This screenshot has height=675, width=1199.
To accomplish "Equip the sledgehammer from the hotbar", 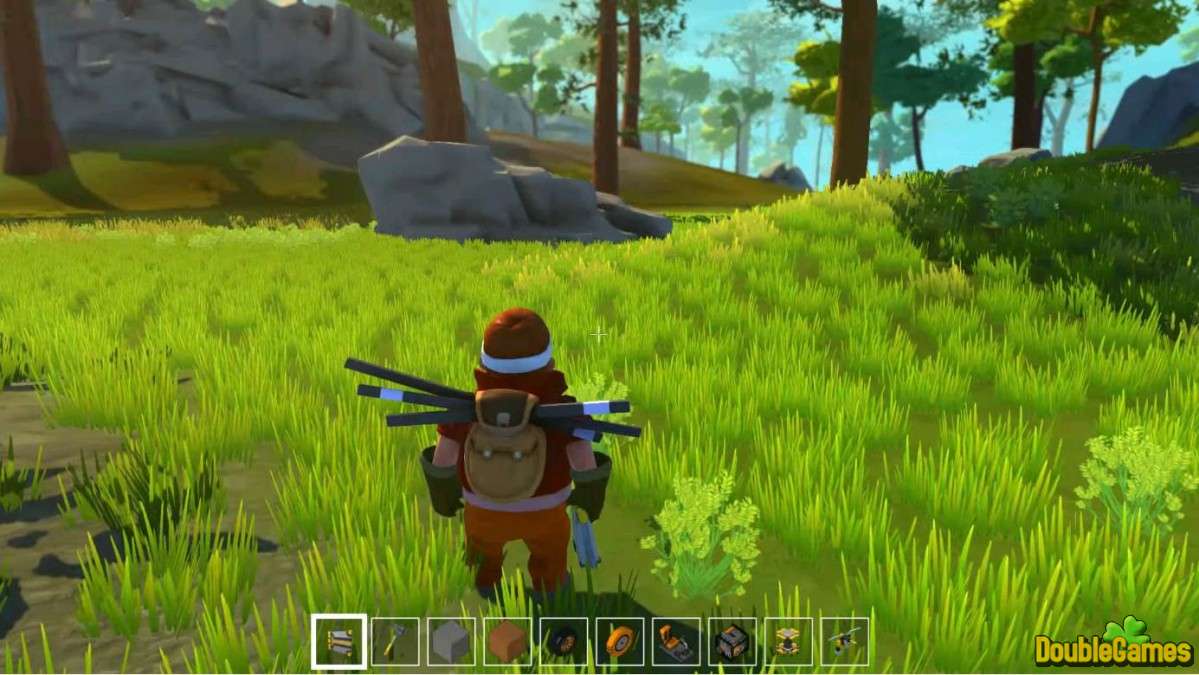I will (x=395, y=641).
